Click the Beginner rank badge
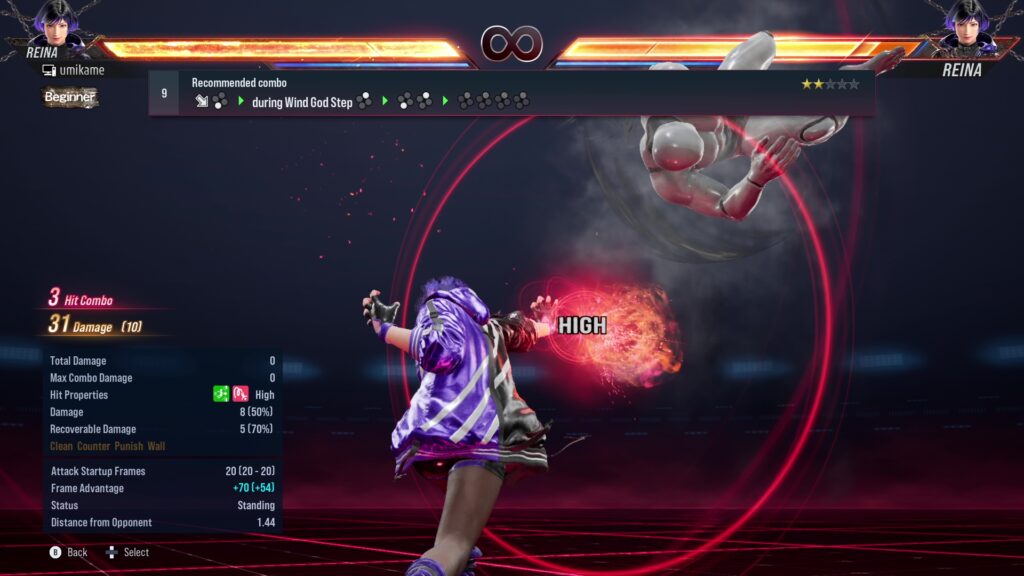The height and width of the screenshot is (576, 1024). [x=70, y=97]
